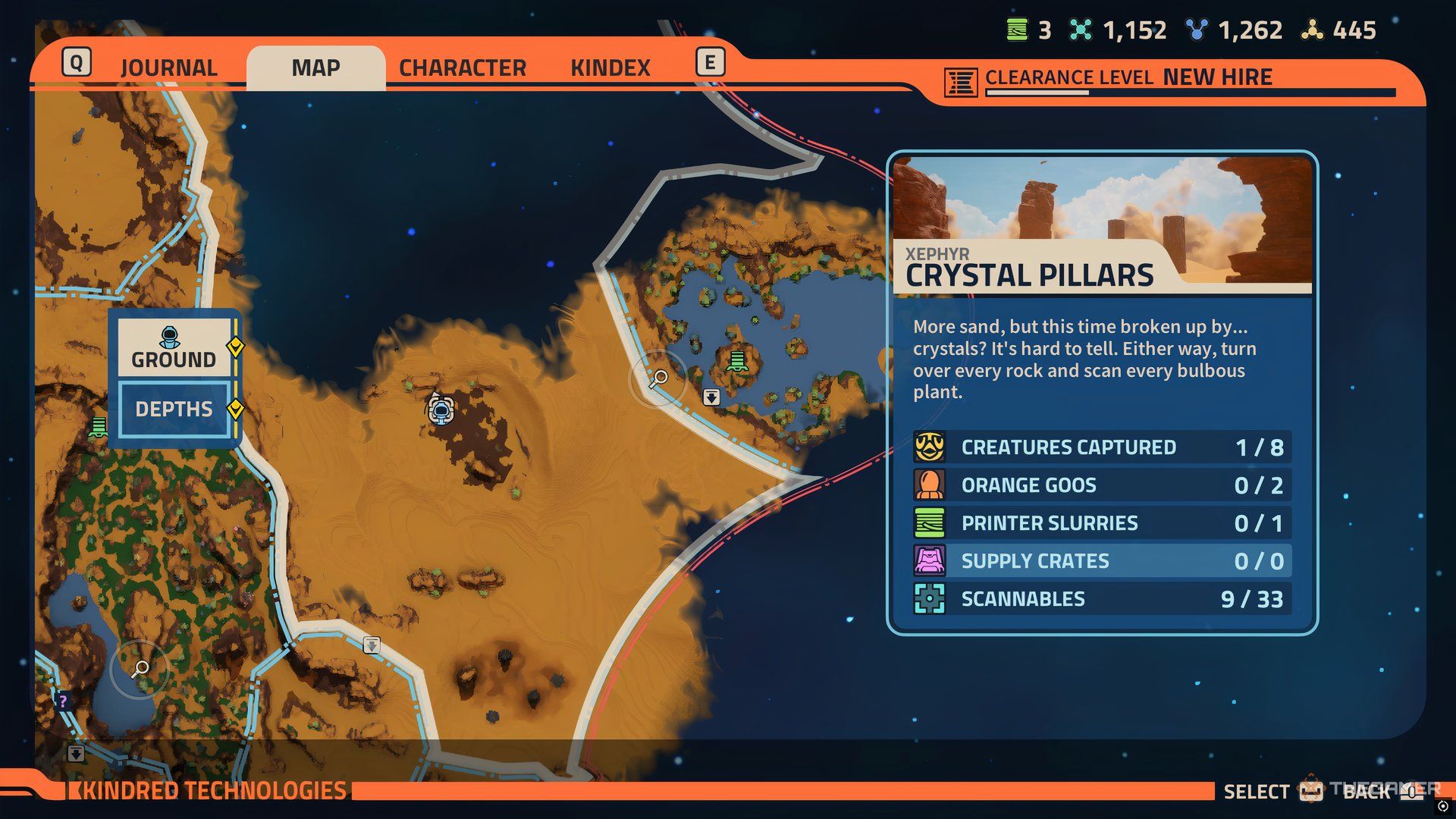Open the Crystal Pillars region thumbnail

[1102, 224]
